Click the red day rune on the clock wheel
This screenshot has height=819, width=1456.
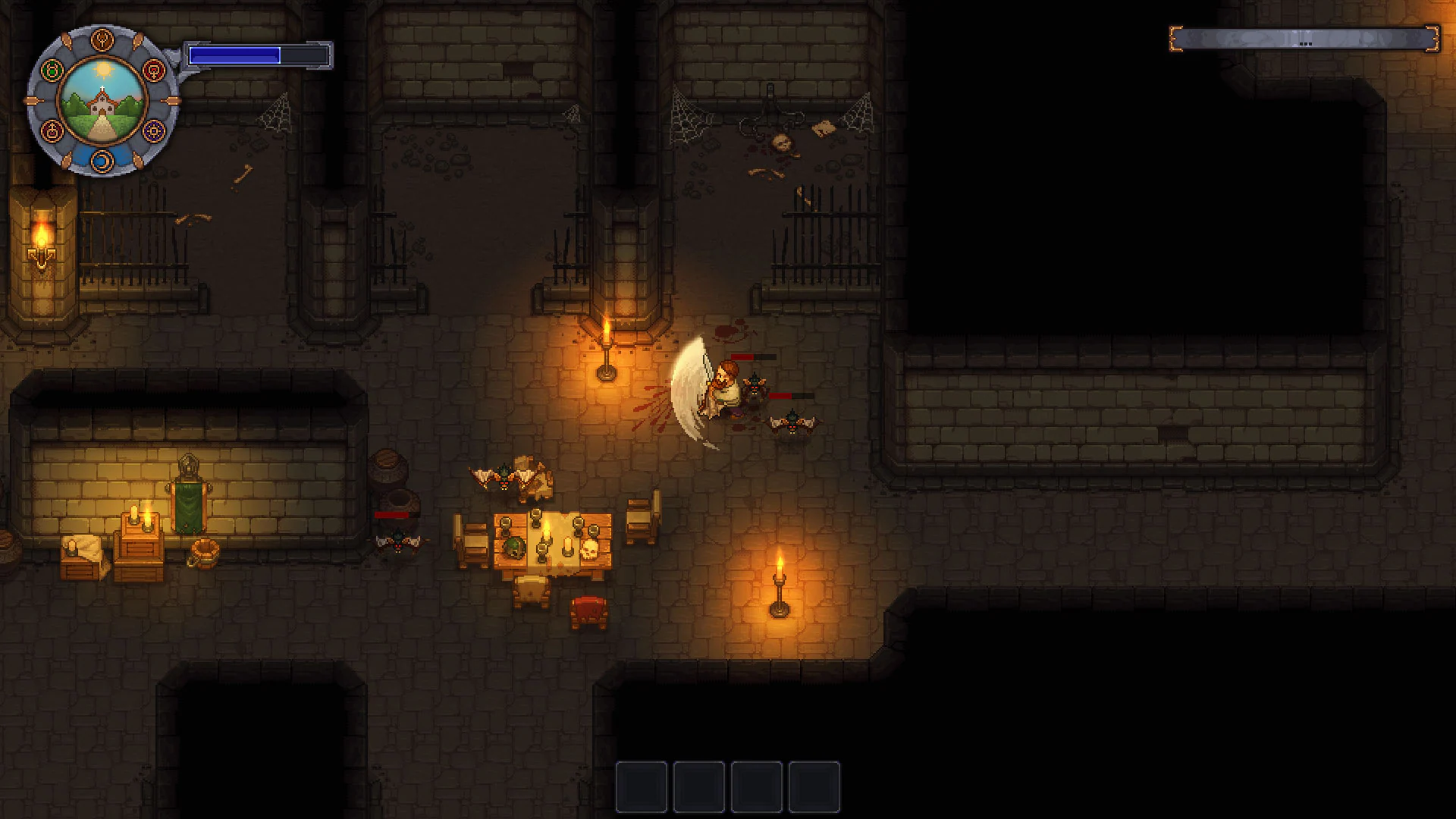tap(155, 70)
